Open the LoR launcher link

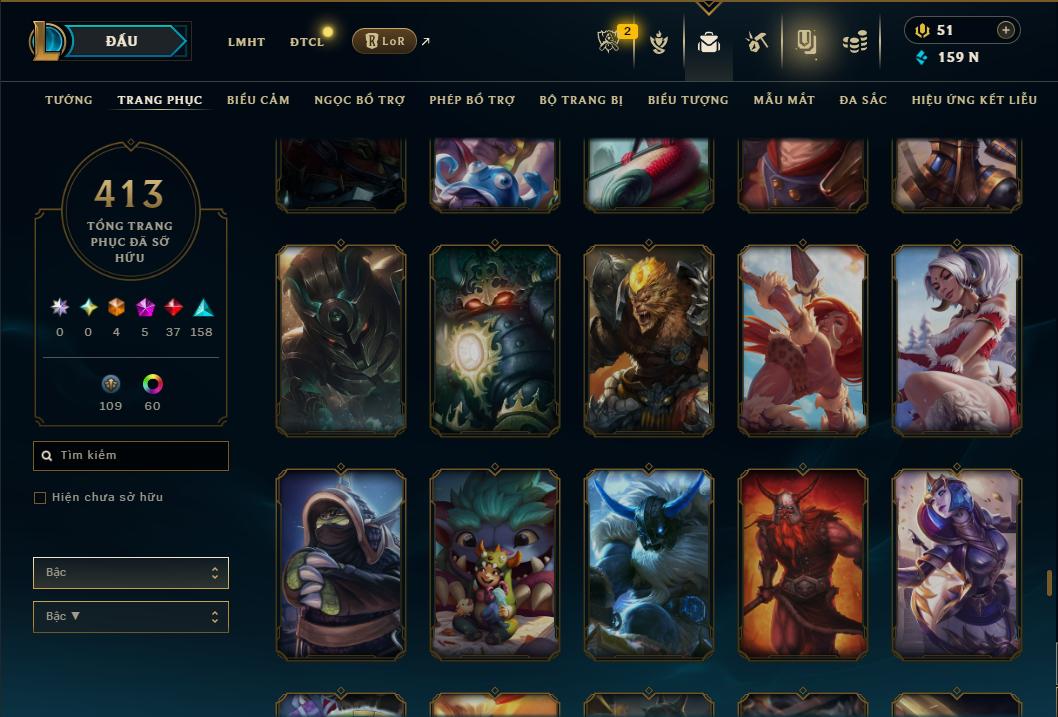pos(384,41)
